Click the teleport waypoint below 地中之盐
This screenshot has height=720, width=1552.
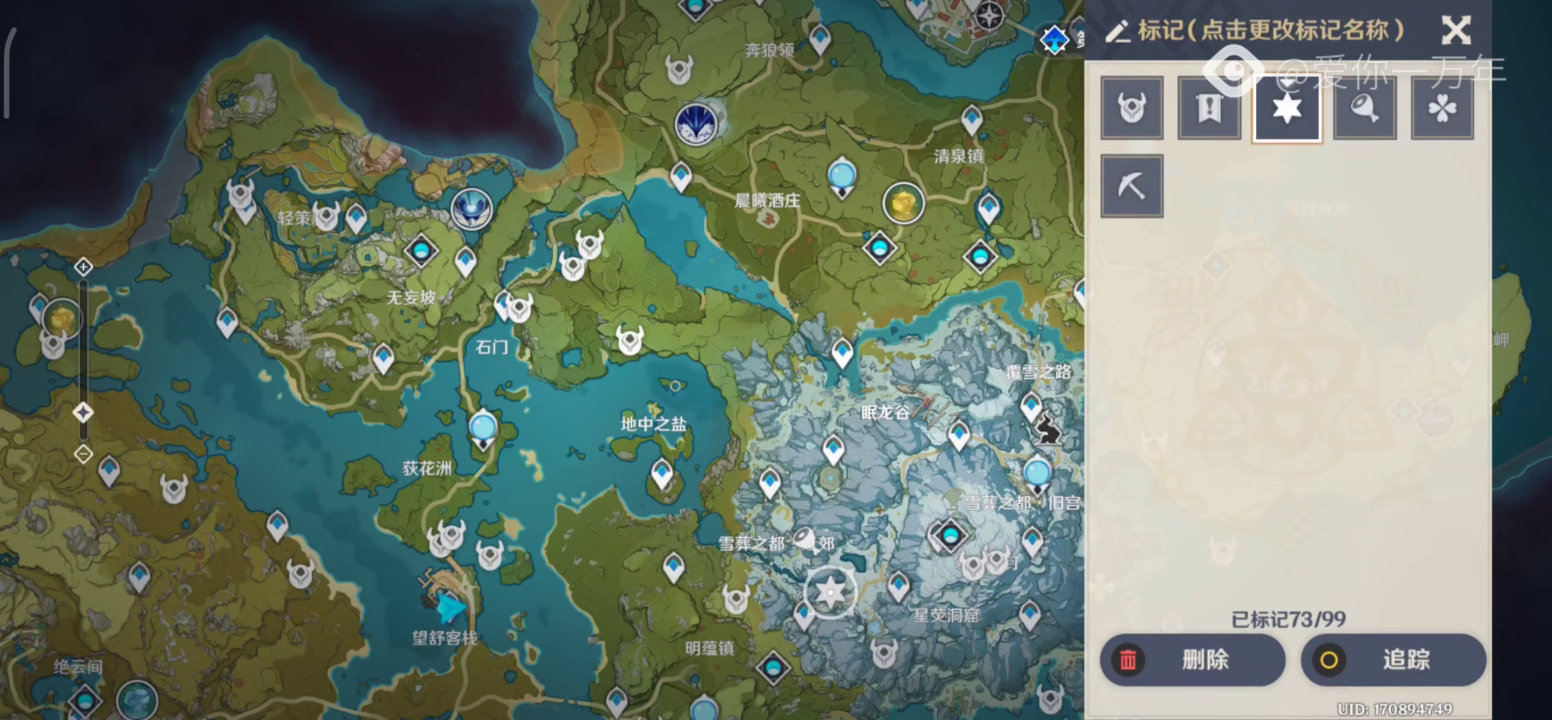[x=662, y=473]
